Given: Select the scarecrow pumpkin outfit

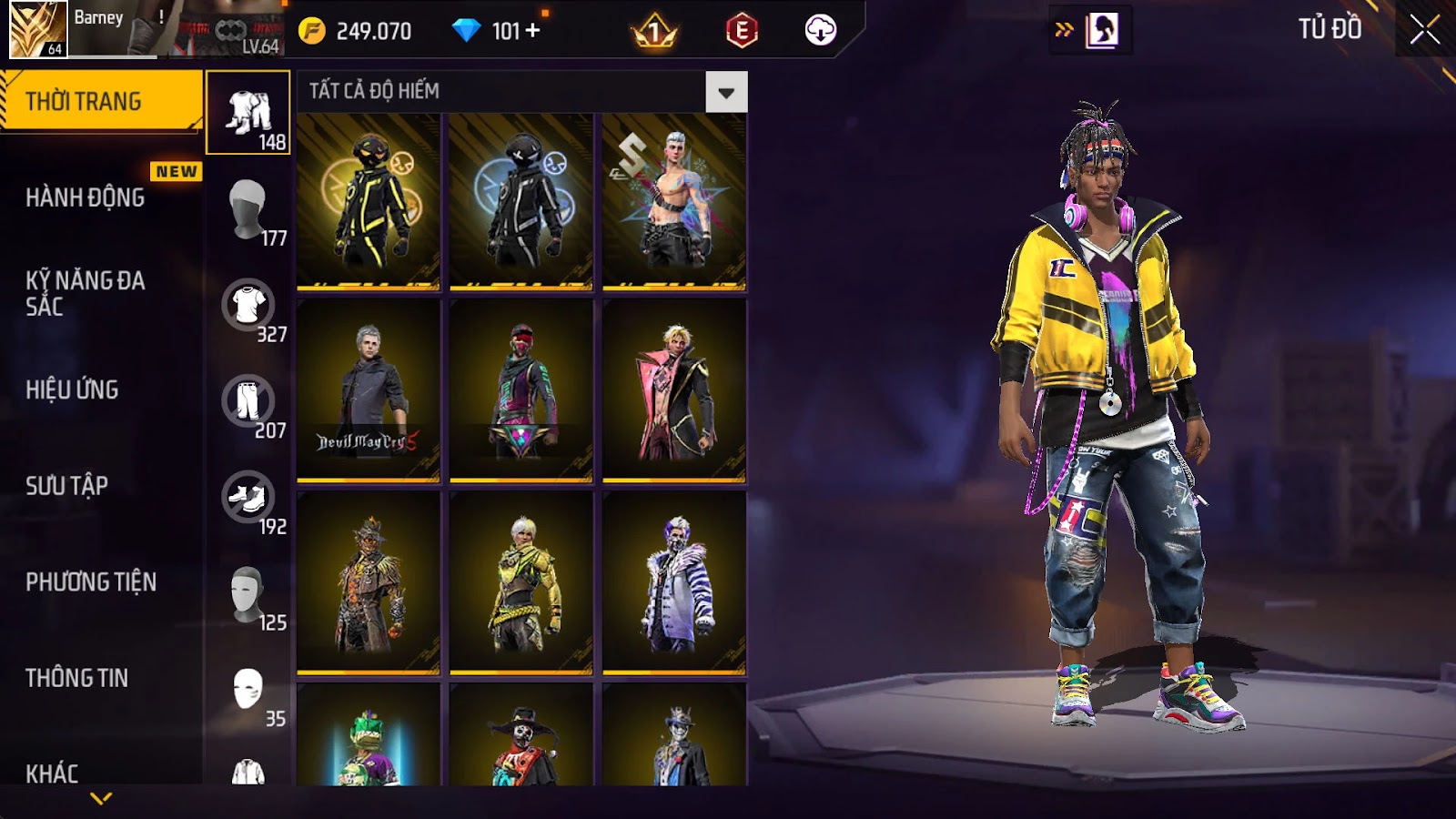Looking at the screenshot, I should click(x=369, y=582).
